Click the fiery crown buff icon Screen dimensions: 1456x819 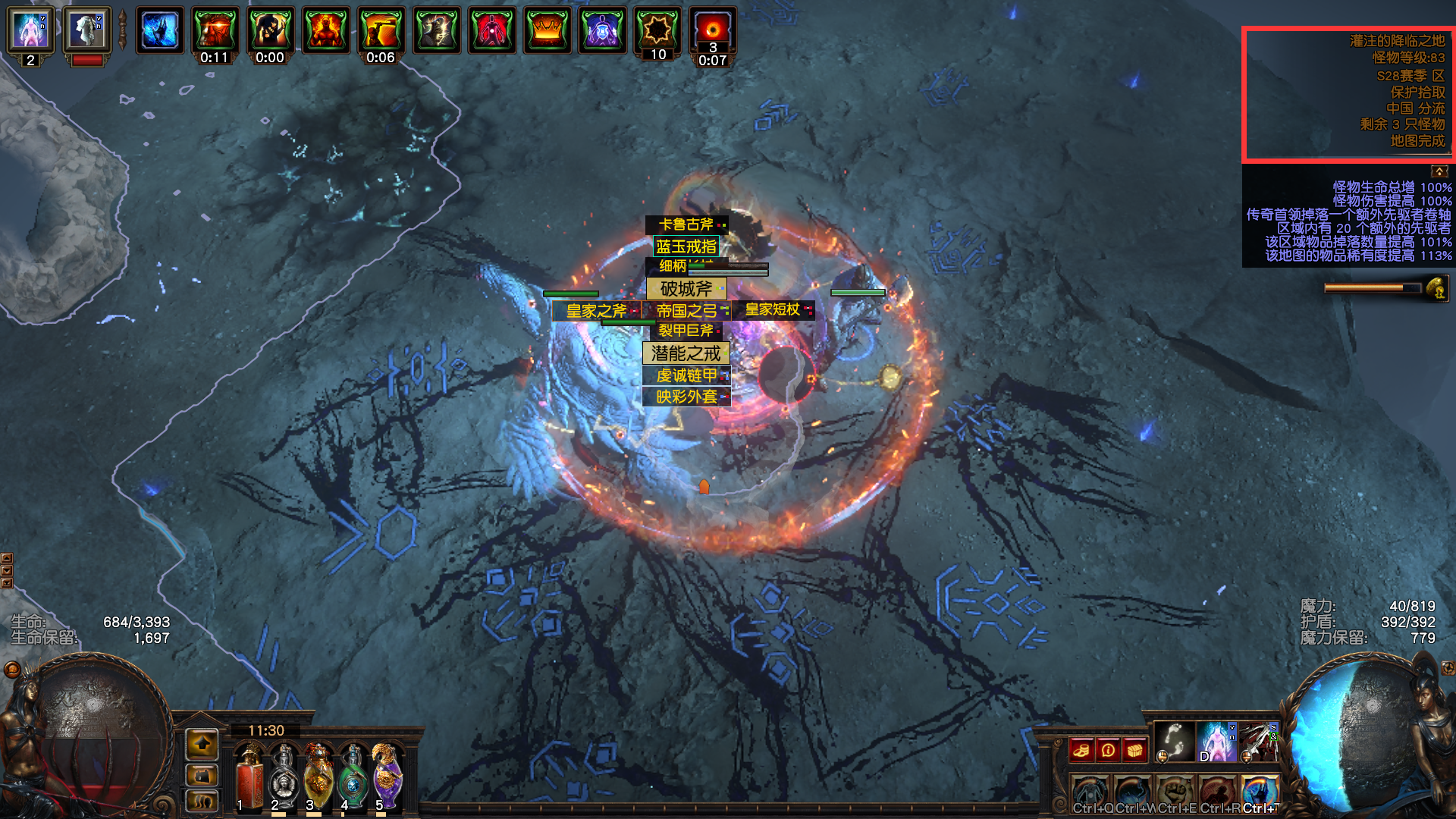pos(547,30)
